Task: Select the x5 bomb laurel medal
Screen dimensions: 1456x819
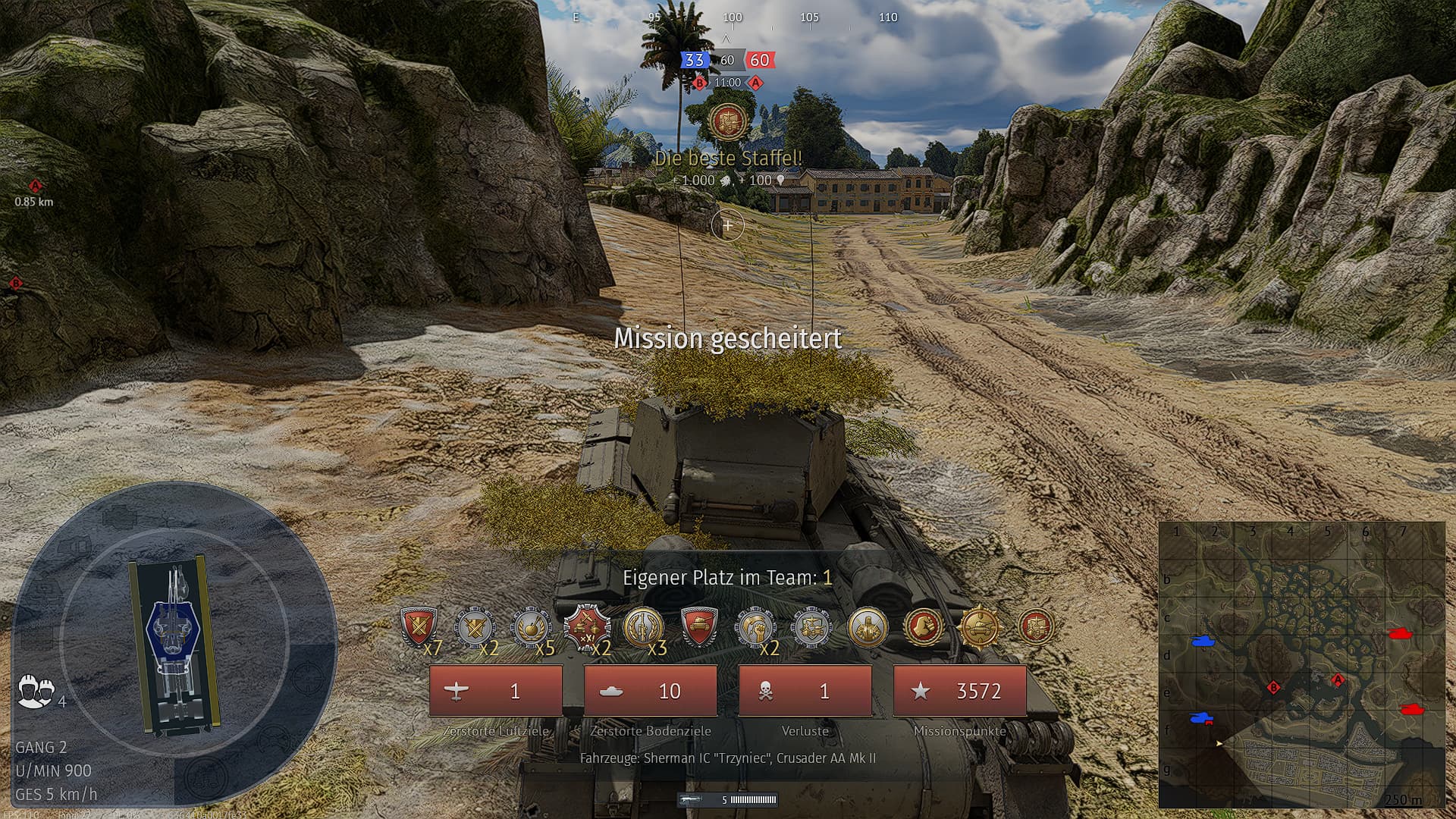Action: click(x=530, y=627)
